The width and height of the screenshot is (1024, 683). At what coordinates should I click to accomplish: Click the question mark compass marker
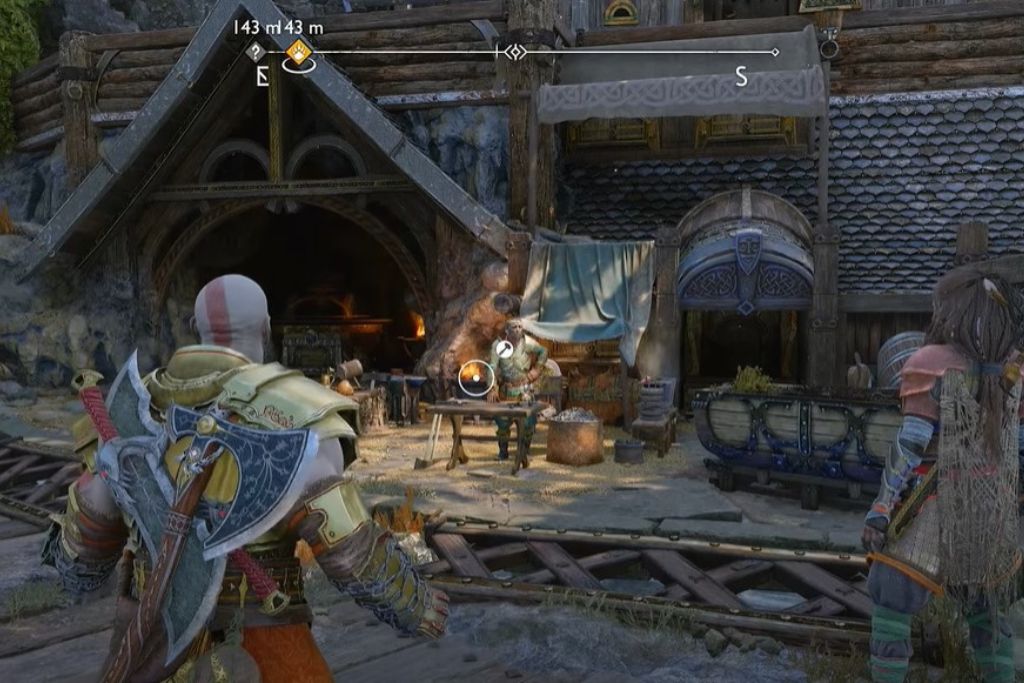point(257,52)
